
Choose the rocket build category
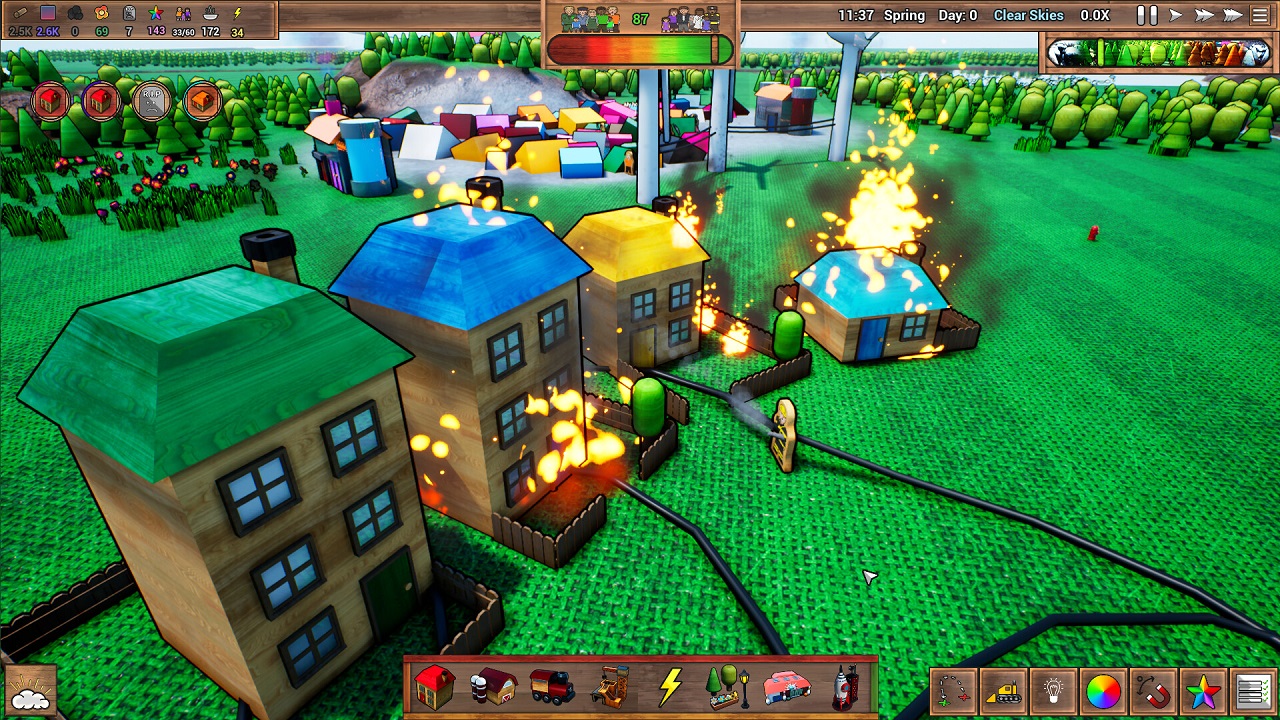coord(846,687)
